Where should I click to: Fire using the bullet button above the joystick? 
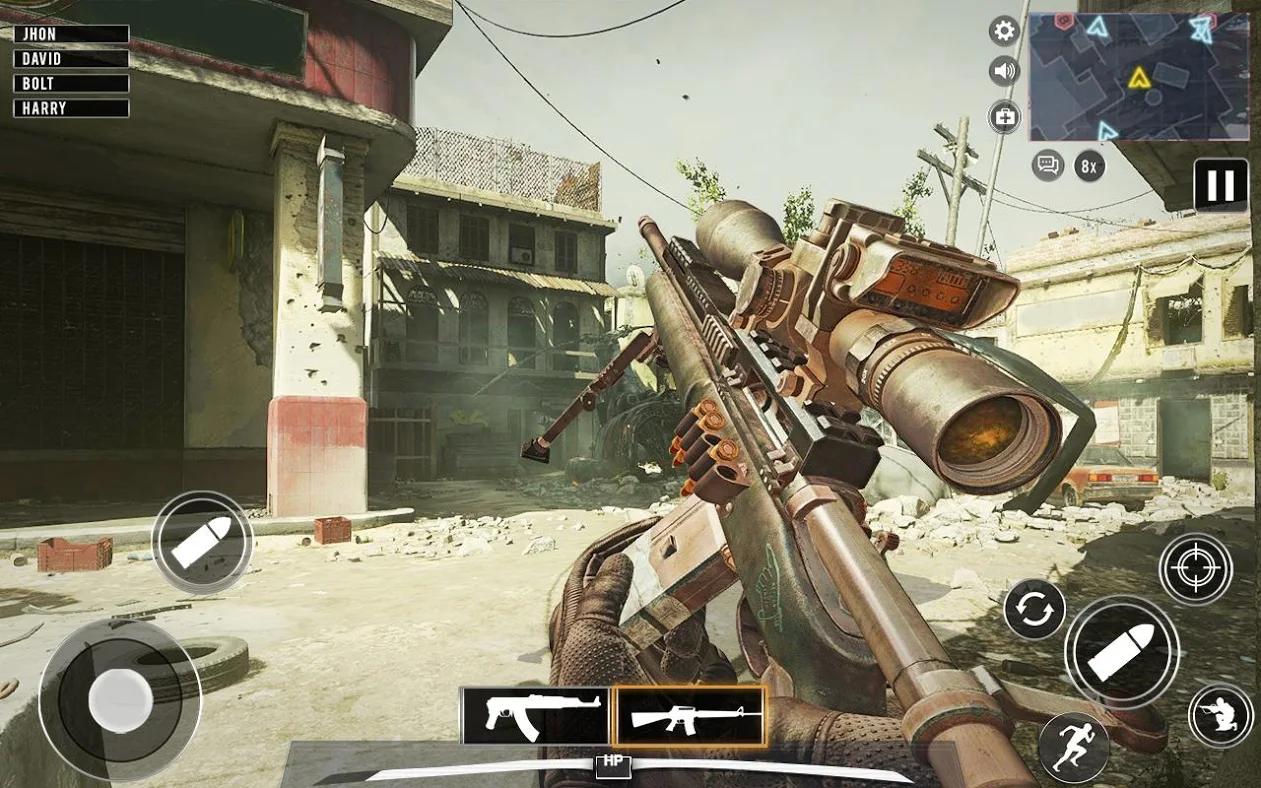(202, 543)
